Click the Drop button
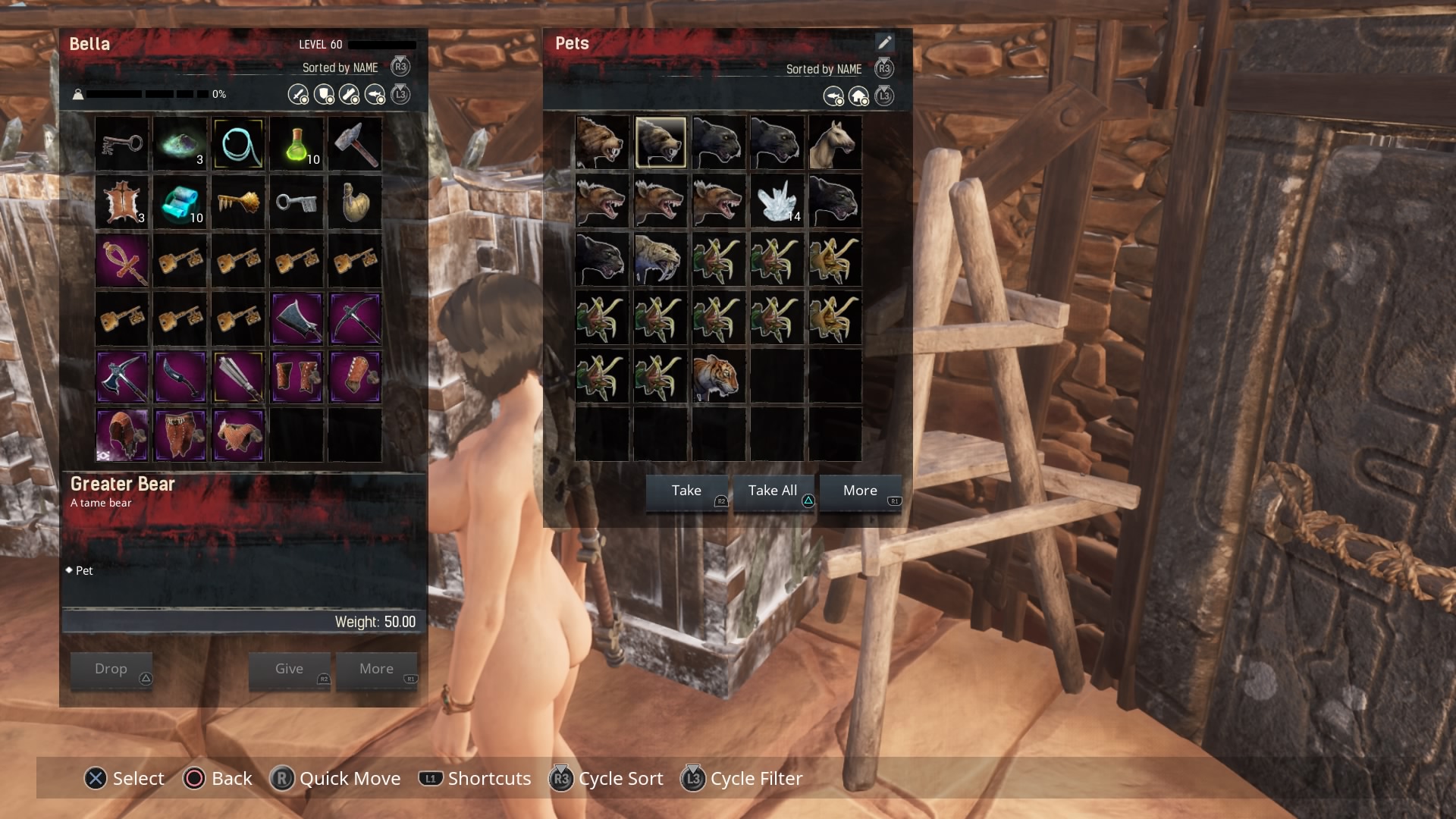 [x=111, y=670]
